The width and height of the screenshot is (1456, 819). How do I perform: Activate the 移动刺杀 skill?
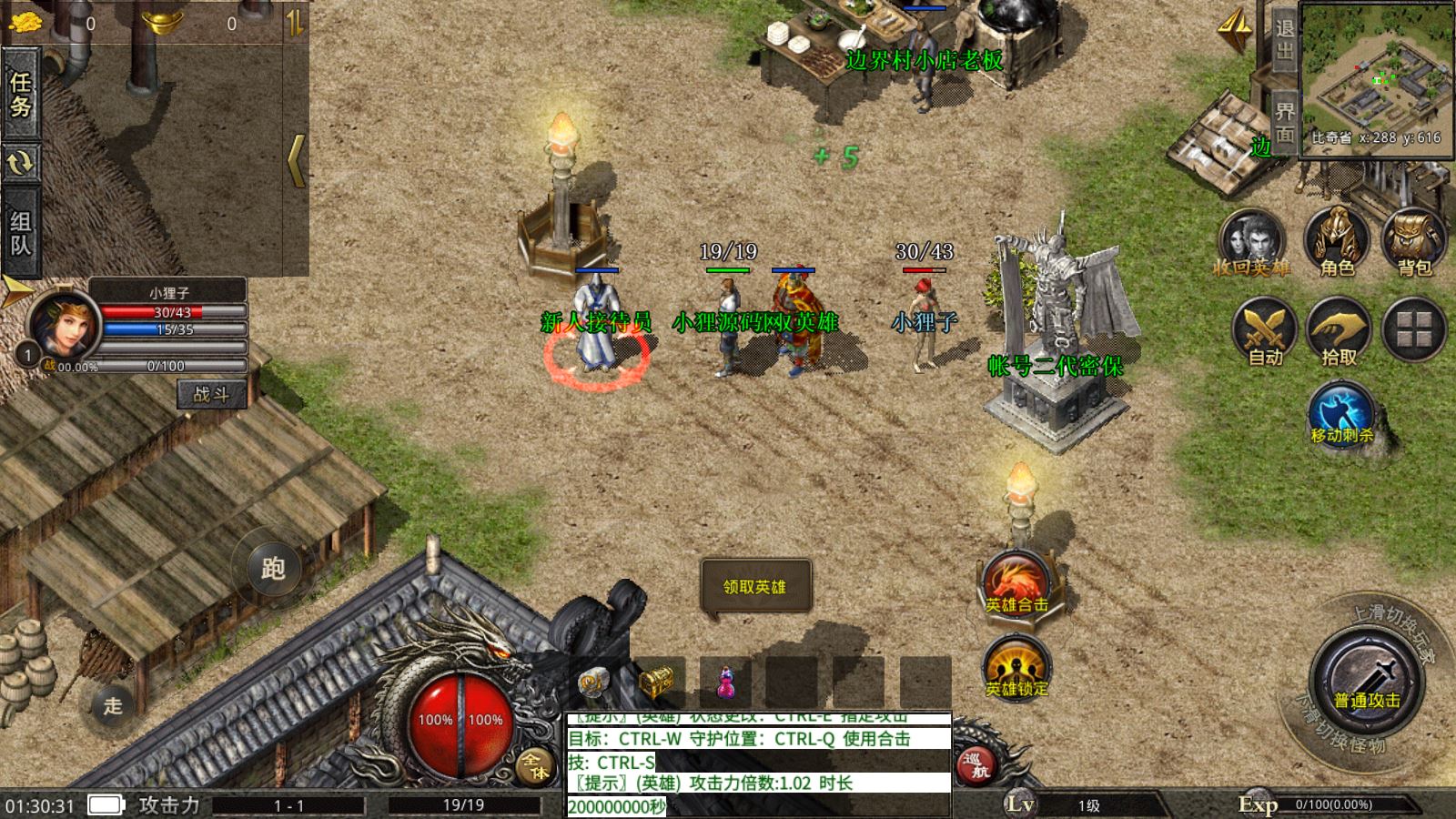pyautogui.click(x=1341, y=416)
